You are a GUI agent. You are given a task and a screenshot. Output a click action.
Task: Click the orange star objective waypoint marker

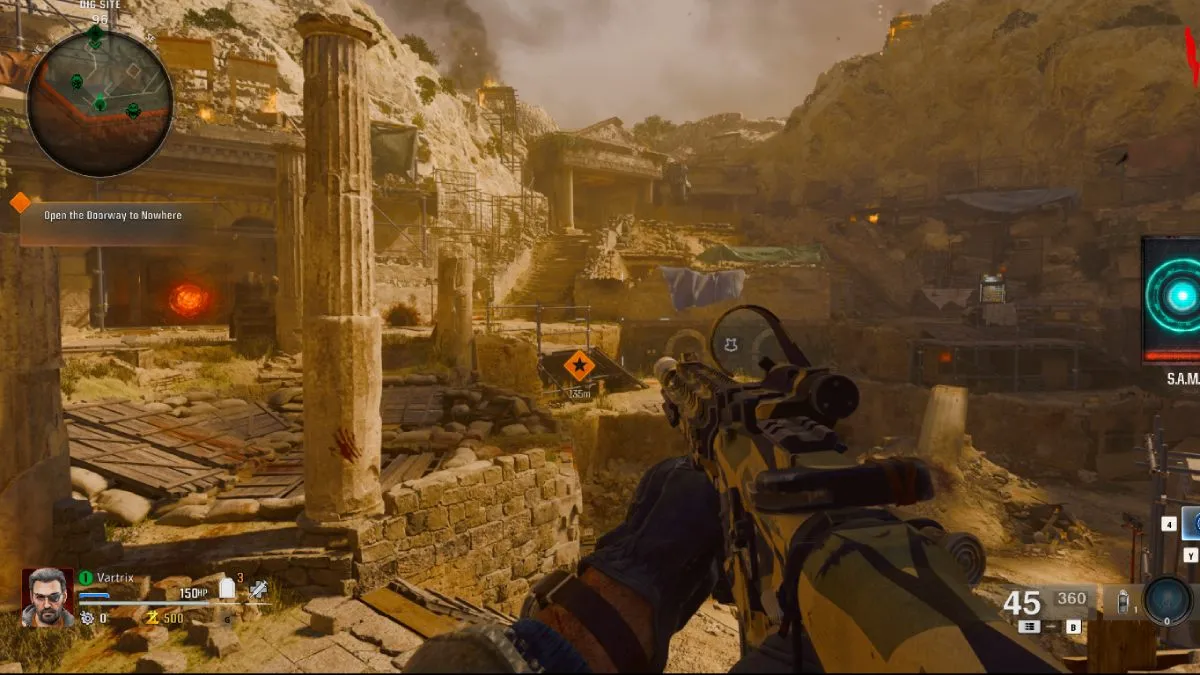[x=578, y=366]
